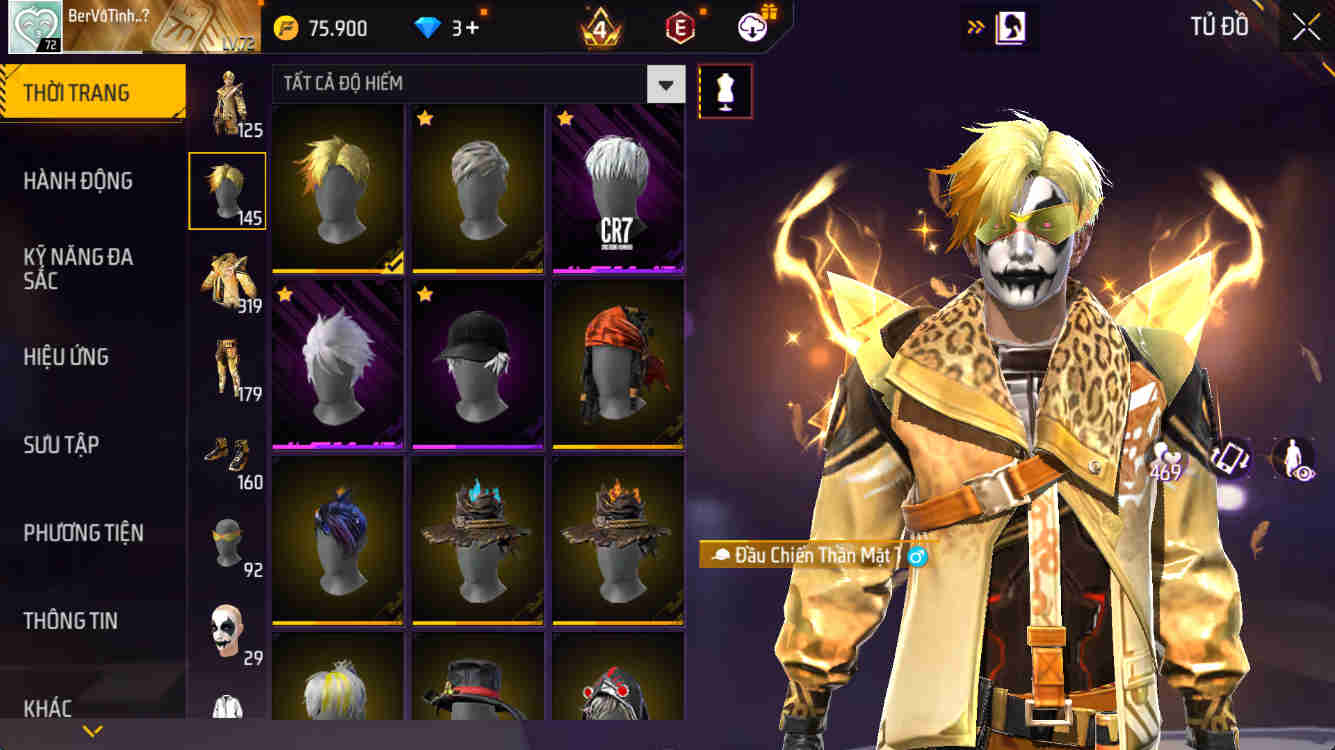
Task: Click the red E badge icon
Action: tap(679, 27)
